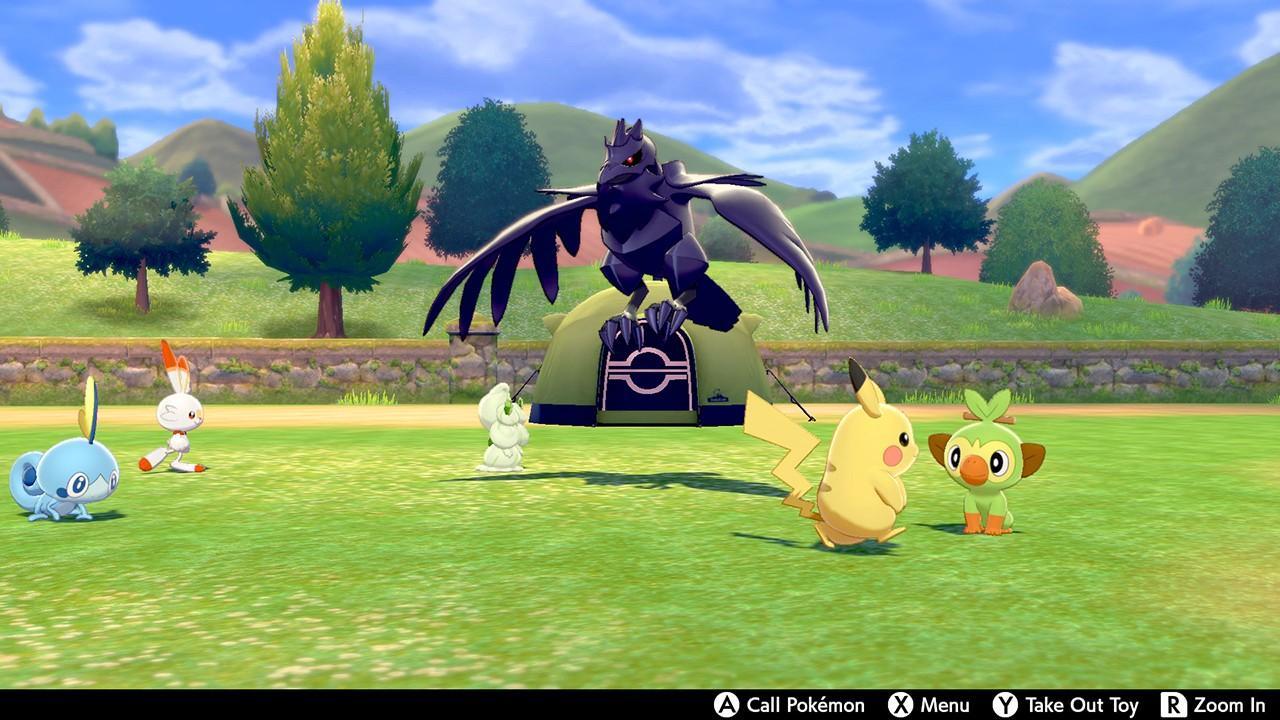Select Corviknight perched on the tent
The height and width of the screenshot is (720, 1280).
640,220
